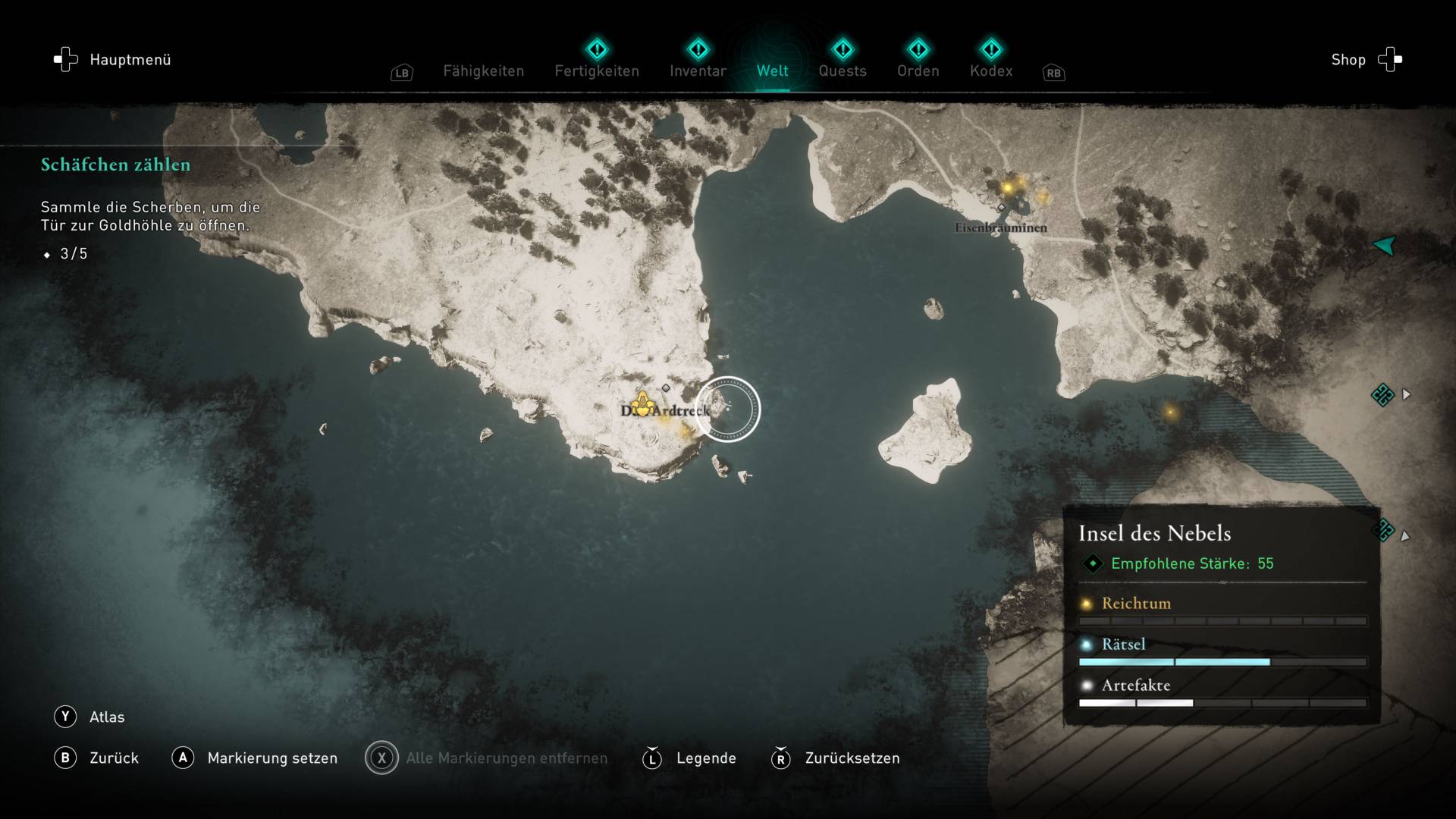Open the Hauptmenü

[112, 60]
